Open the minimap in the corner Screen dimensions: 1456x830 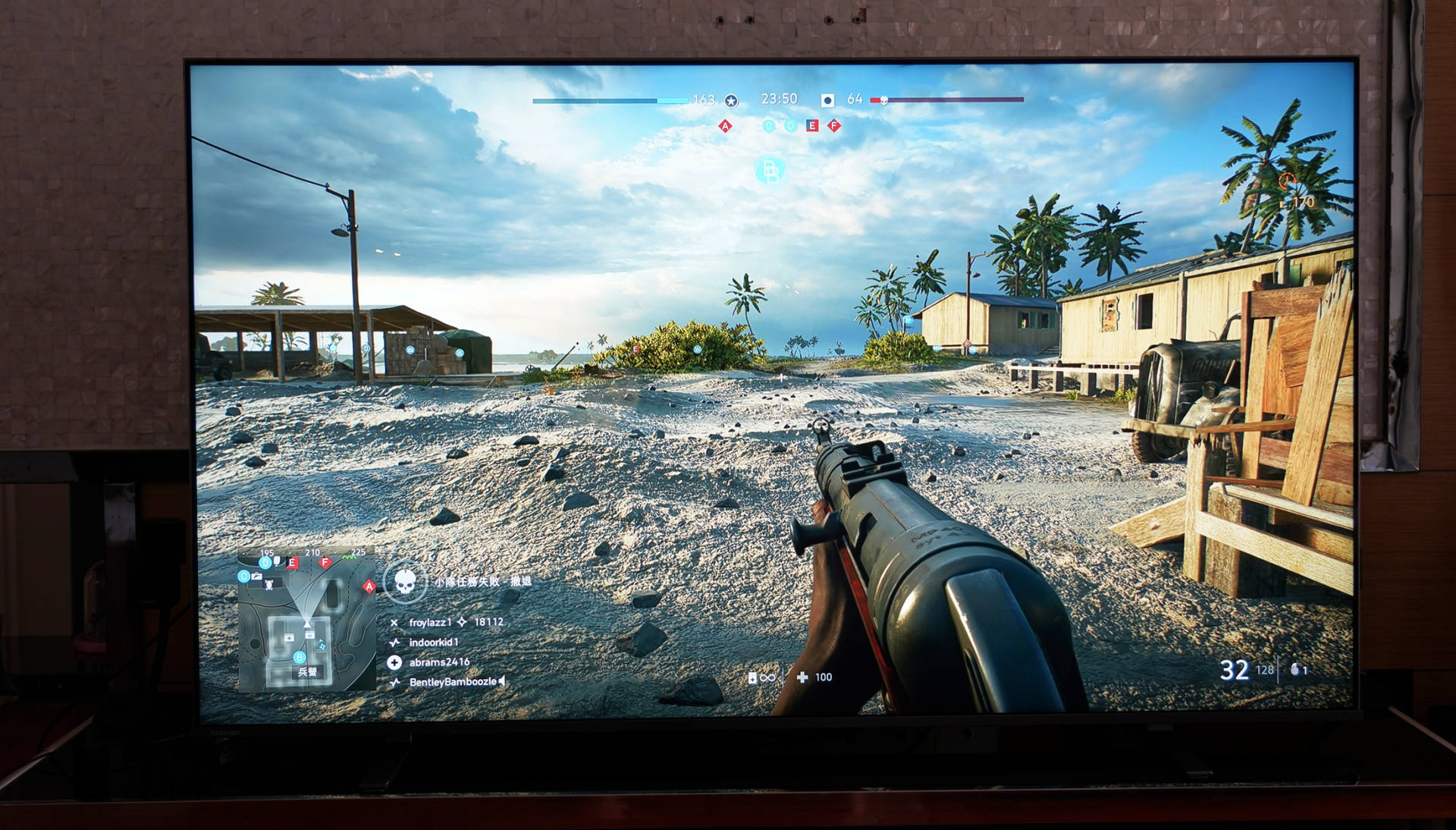307,618
